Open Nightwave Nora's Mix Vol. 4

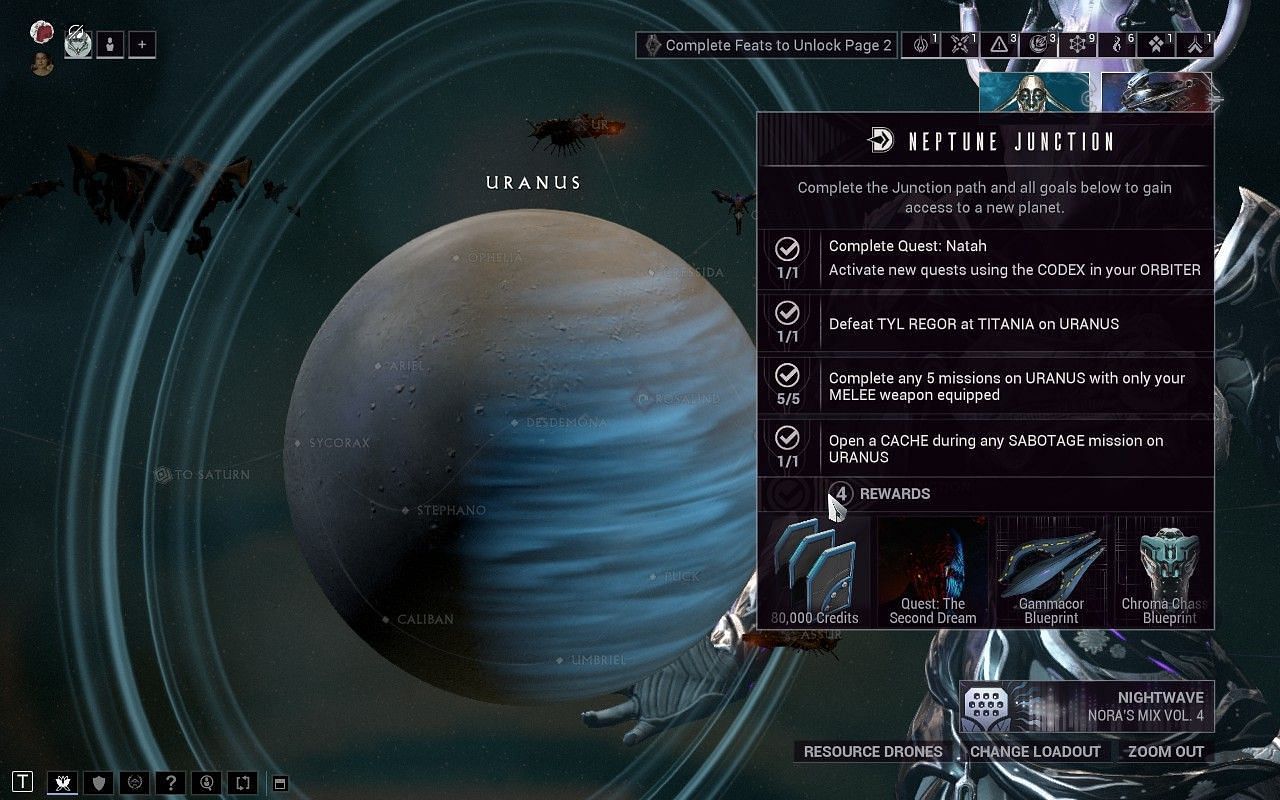pyautogui.click(x=1086, y=707)
